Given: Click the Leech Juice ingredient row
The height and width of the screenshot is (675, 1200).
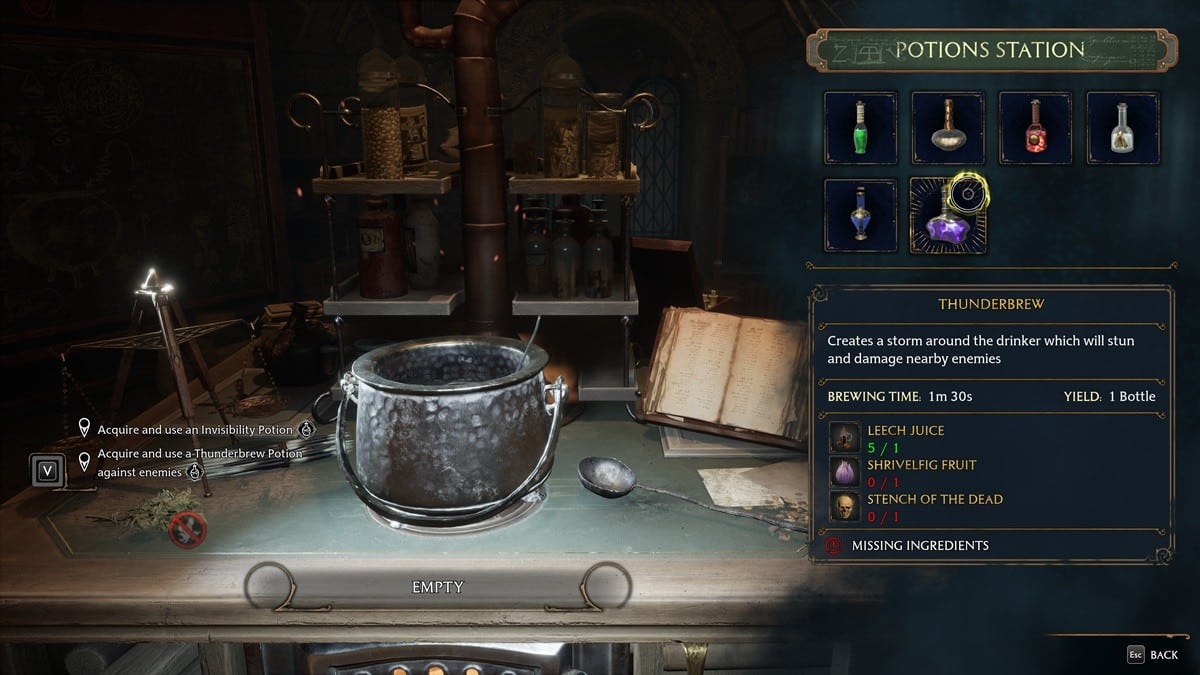Looking at the screenshot, I should [900, 437].
